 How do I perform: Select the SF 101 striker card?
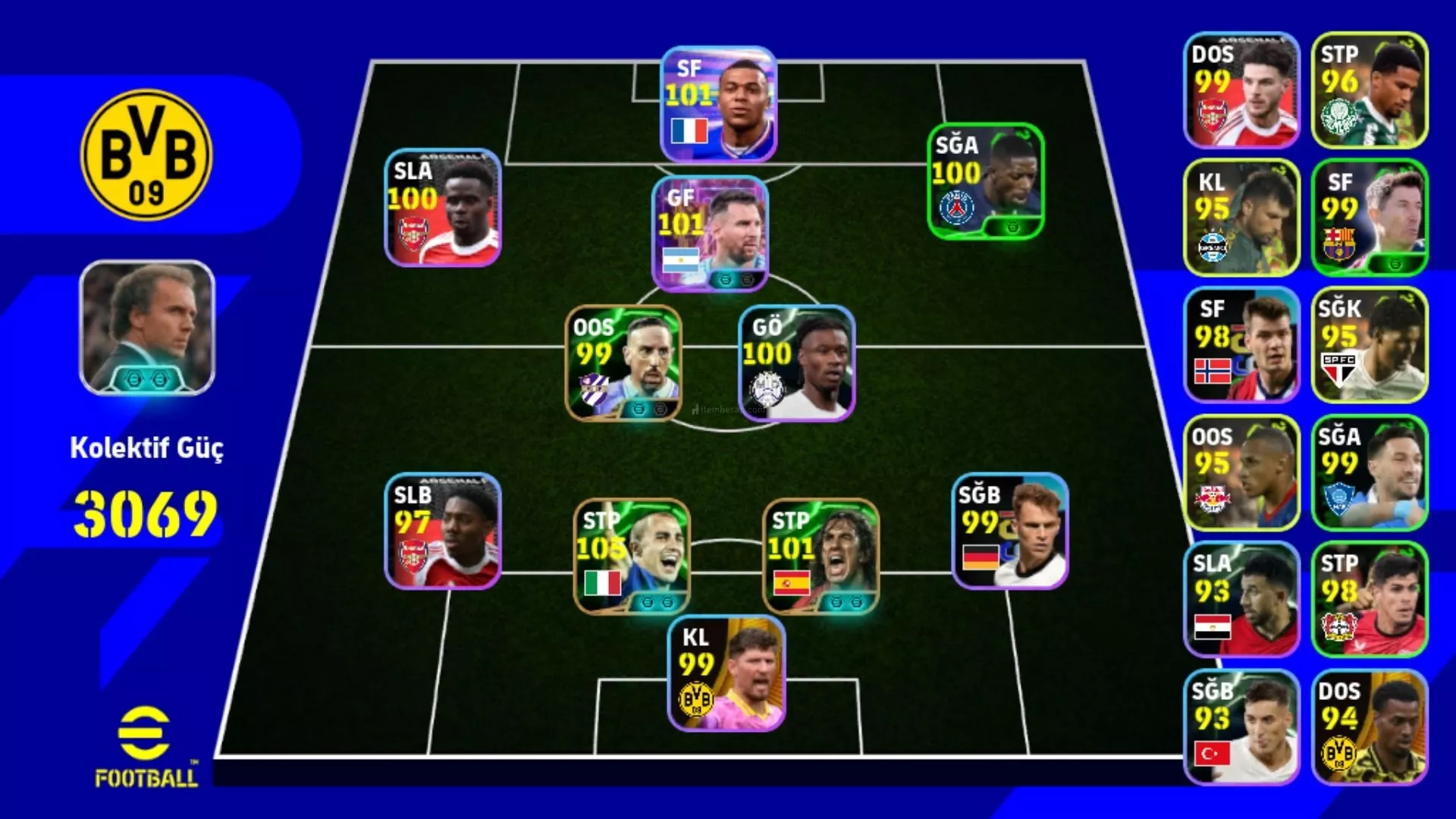coord(718,104)
